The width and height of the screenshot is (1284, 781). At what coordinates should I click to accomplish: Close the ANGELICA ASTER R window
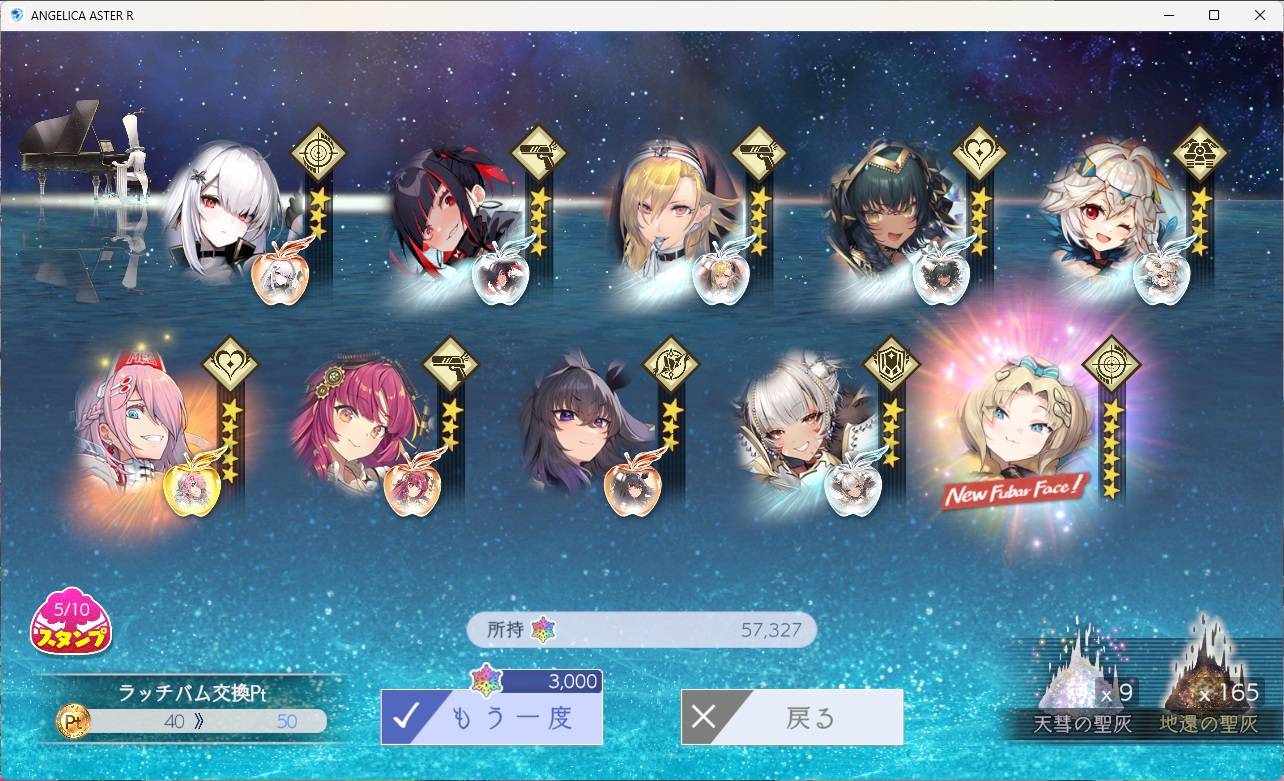click(x=1261, y=15)
